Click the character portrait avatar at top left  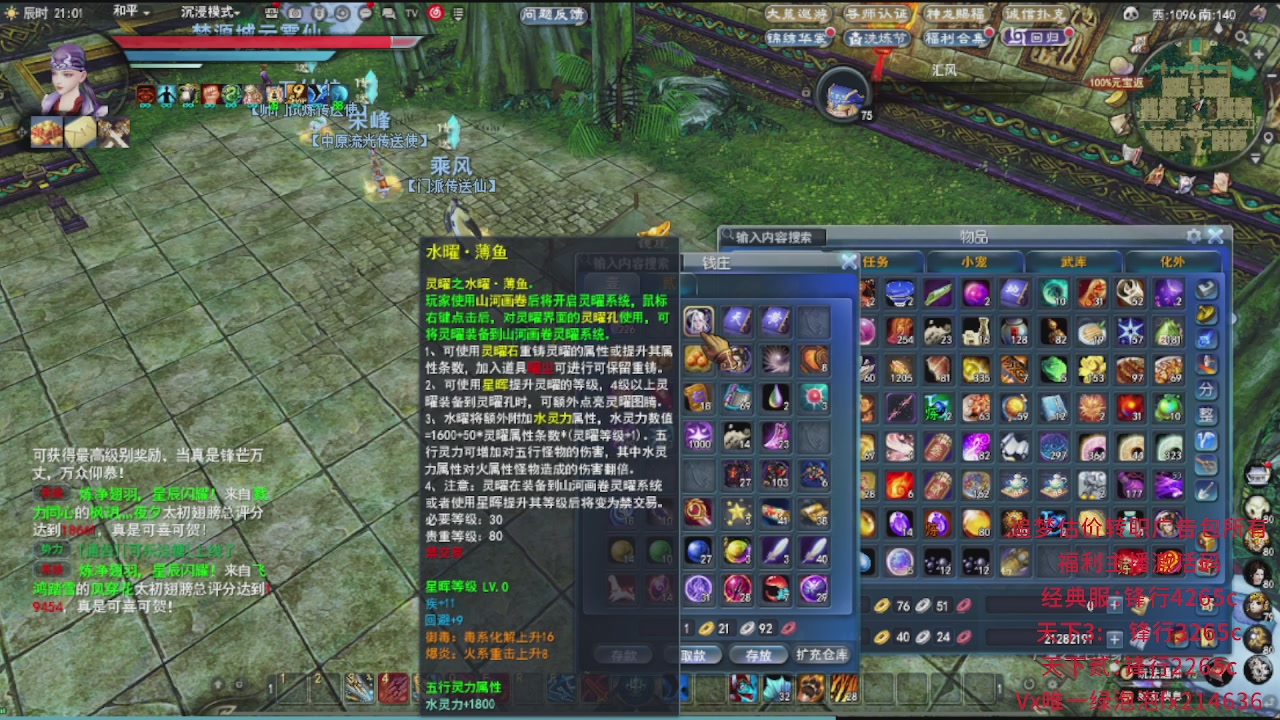[x=70, y=75]
